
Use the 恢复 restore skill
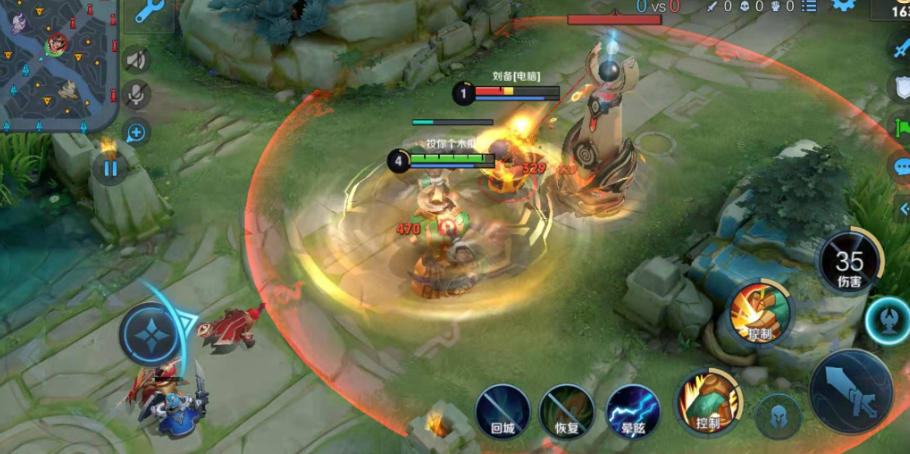pos(567,412)
